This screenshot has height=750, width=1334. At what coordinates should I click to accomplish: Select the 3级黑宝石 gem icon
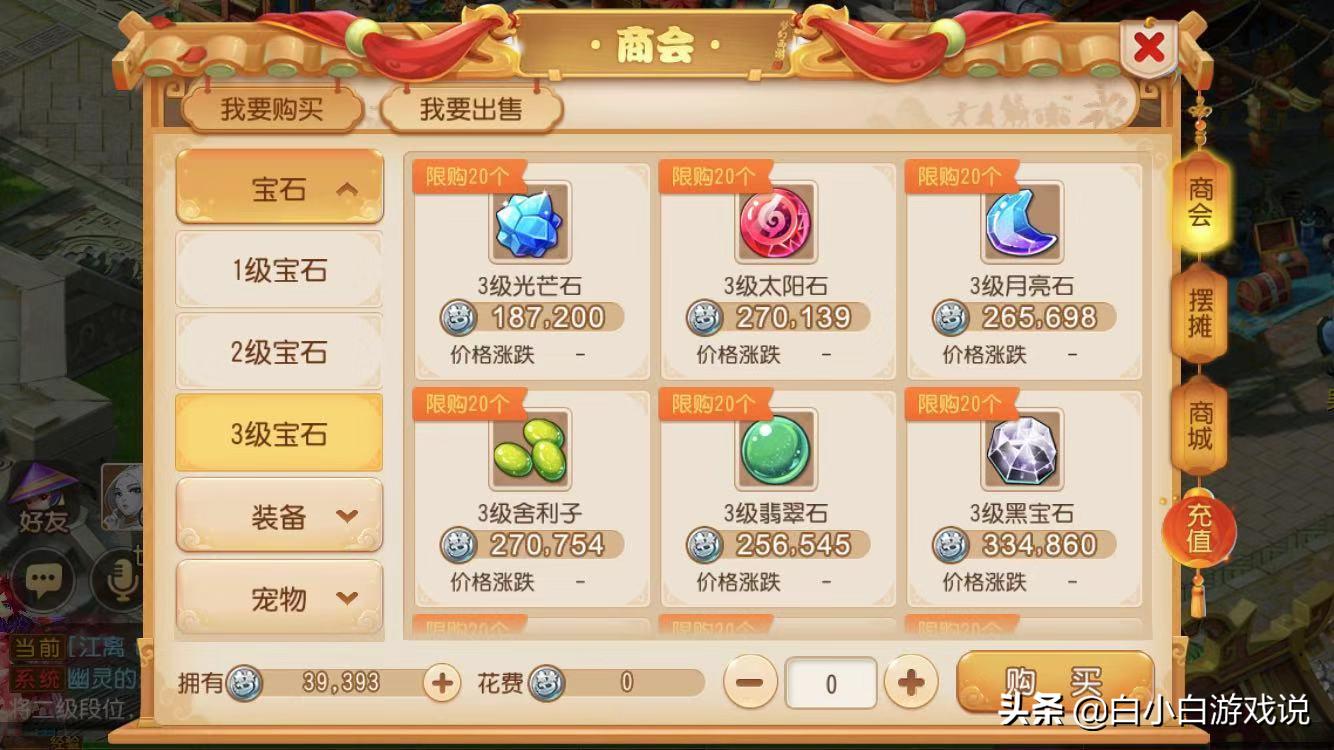click(x=1023, y=452)
